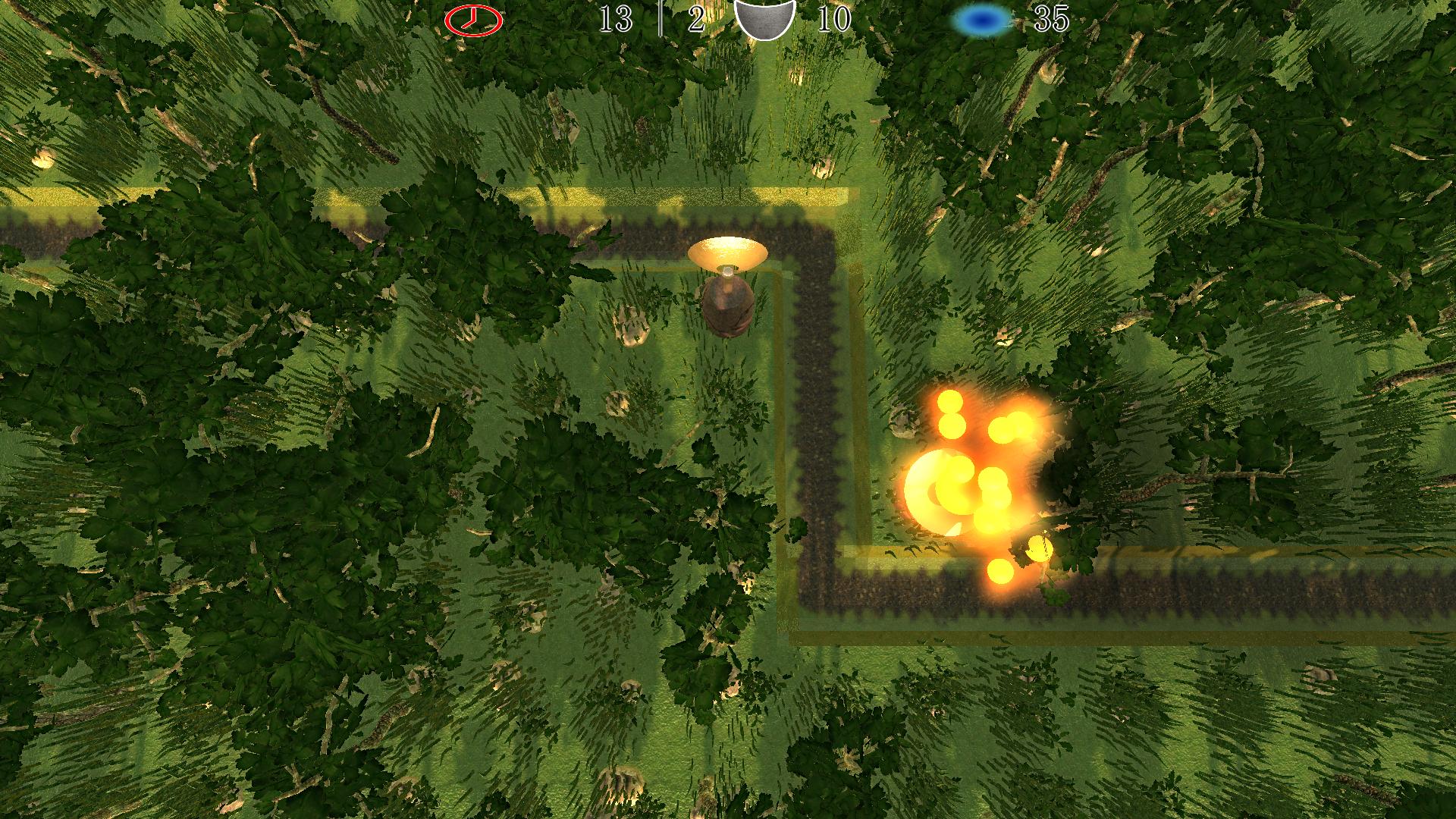The height and width of the screenshot is (819, 1456).
Task: Click the blue orb currency icon
Action: (x=979, y=18)
